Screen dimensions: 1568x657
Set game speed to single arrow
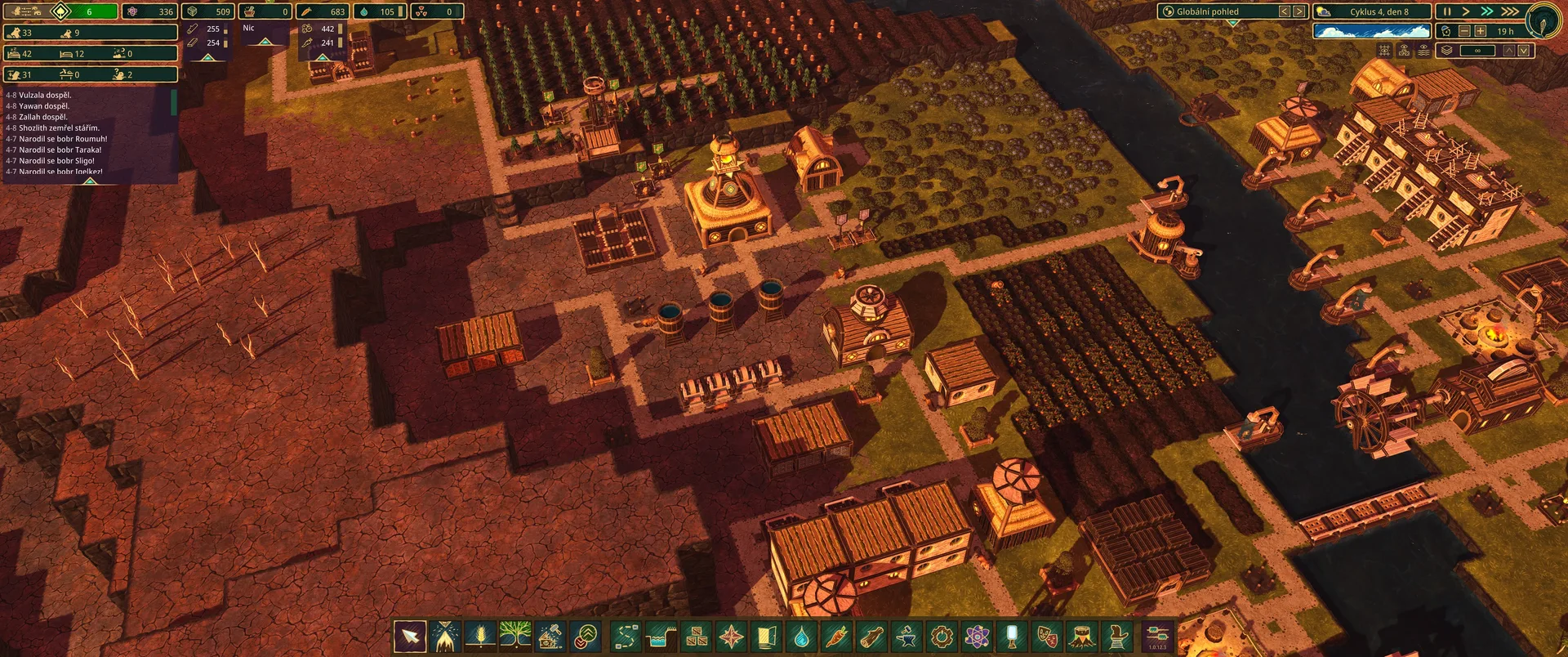(1466, 11)
